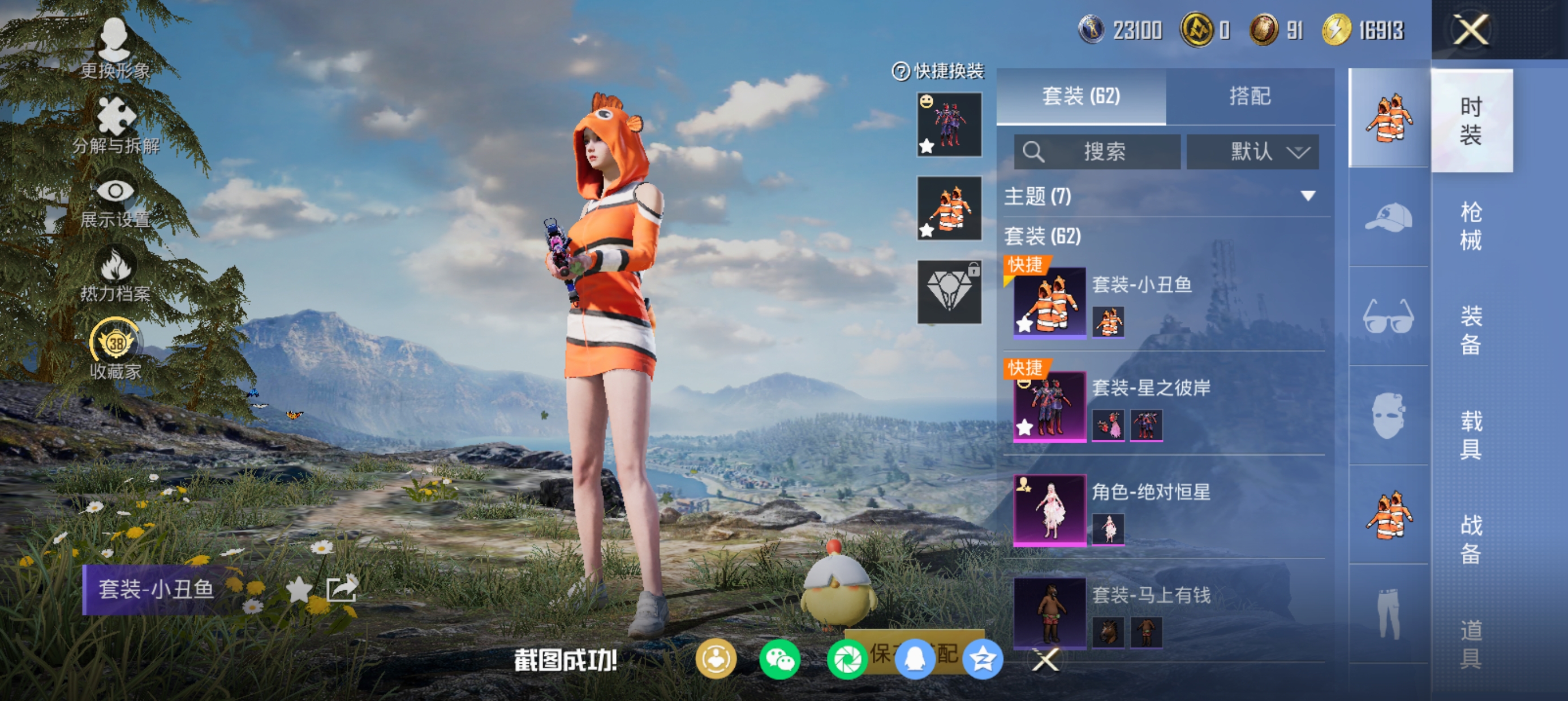Switch to the 枪械 firearms category

click(1471, 226)
